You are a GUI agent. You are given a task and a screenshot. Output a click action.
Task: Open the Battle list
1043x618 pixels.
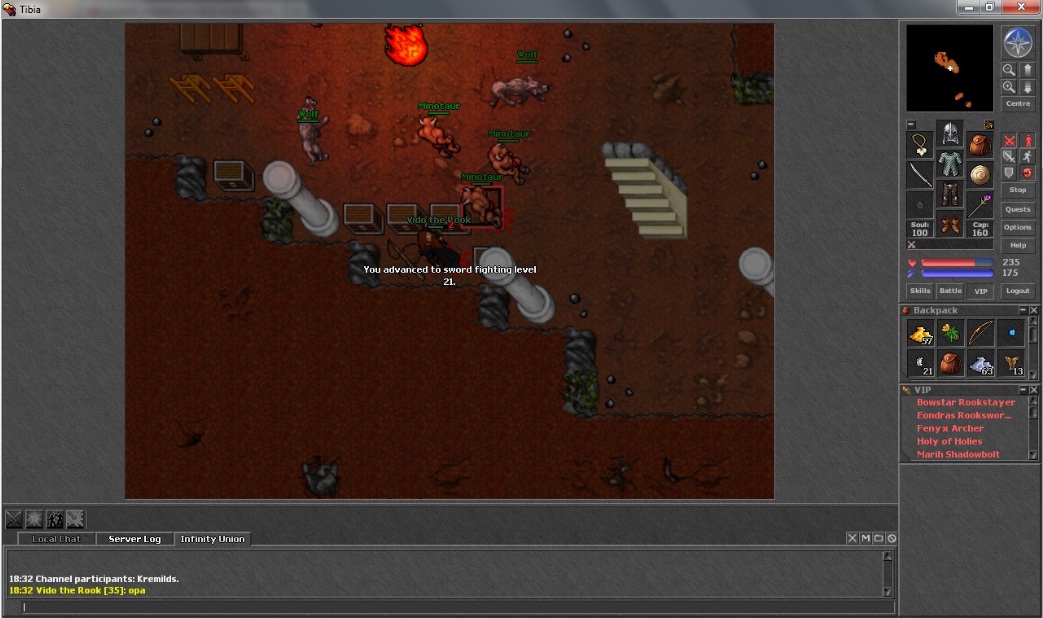coord(950,291)
